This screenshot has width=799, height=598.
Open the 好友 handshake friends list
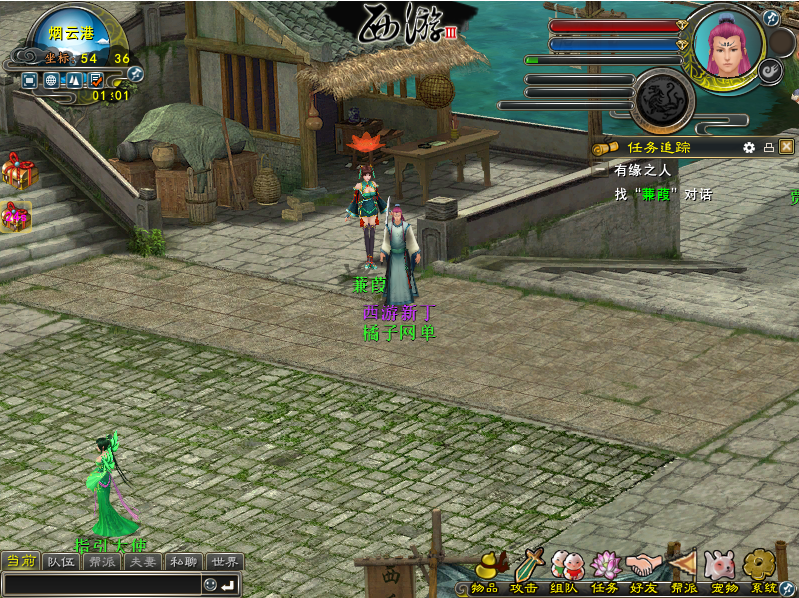644,568
